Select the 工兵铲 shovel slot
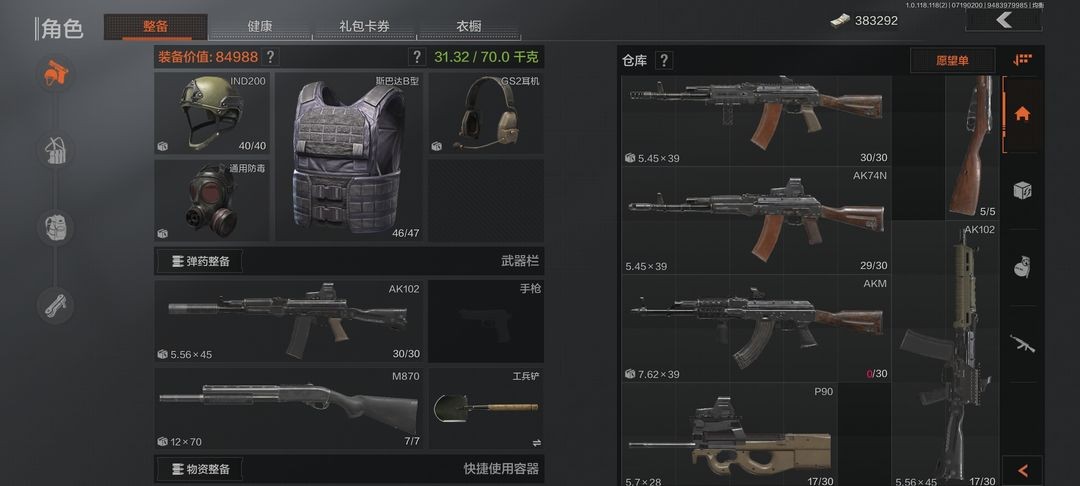Image resolution: width=1080 pixels, height=486 pixels. pyautogui.click(x=486, y=408)
